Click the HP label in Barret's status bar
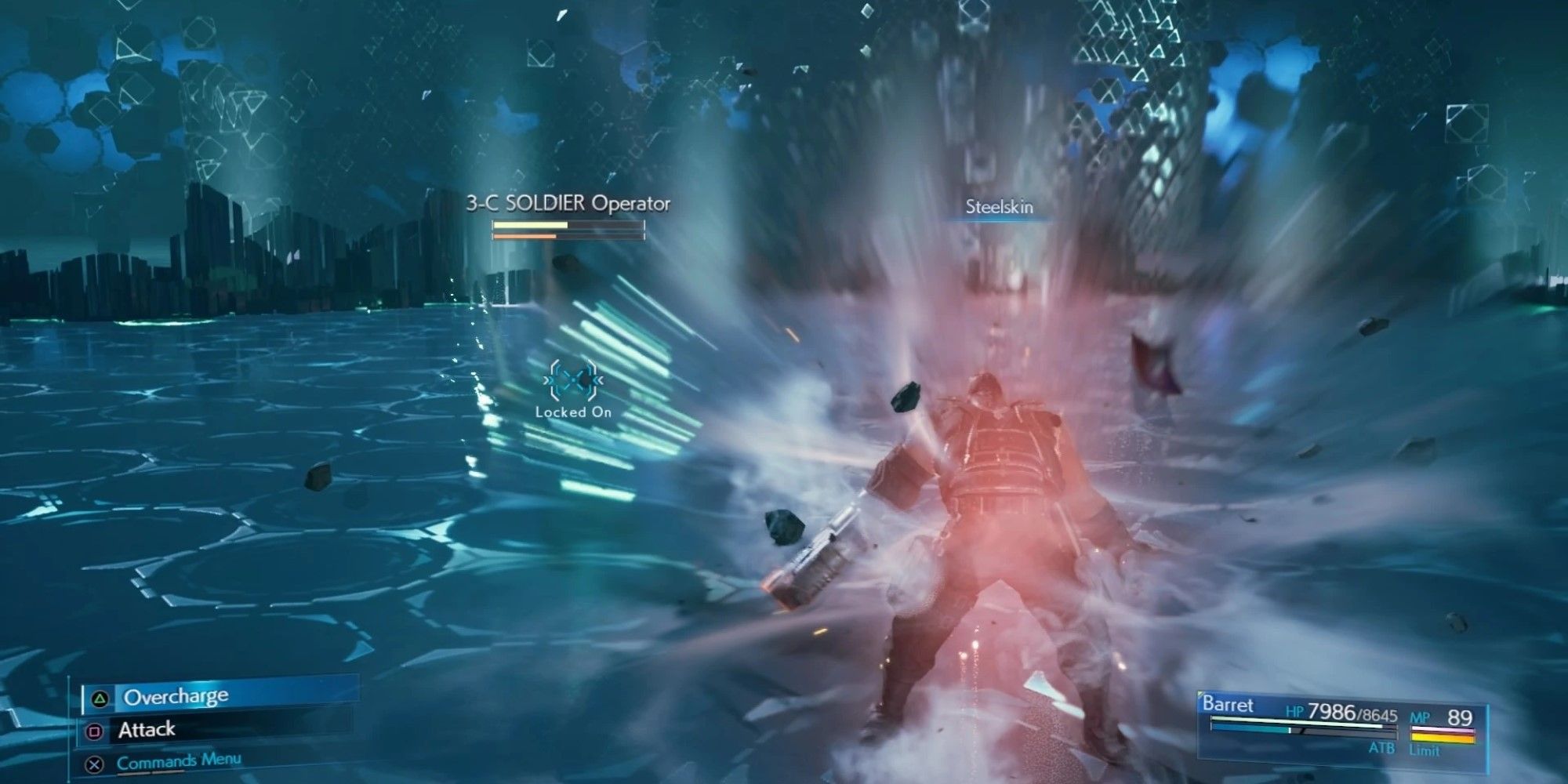 (x=1295, y=711)
